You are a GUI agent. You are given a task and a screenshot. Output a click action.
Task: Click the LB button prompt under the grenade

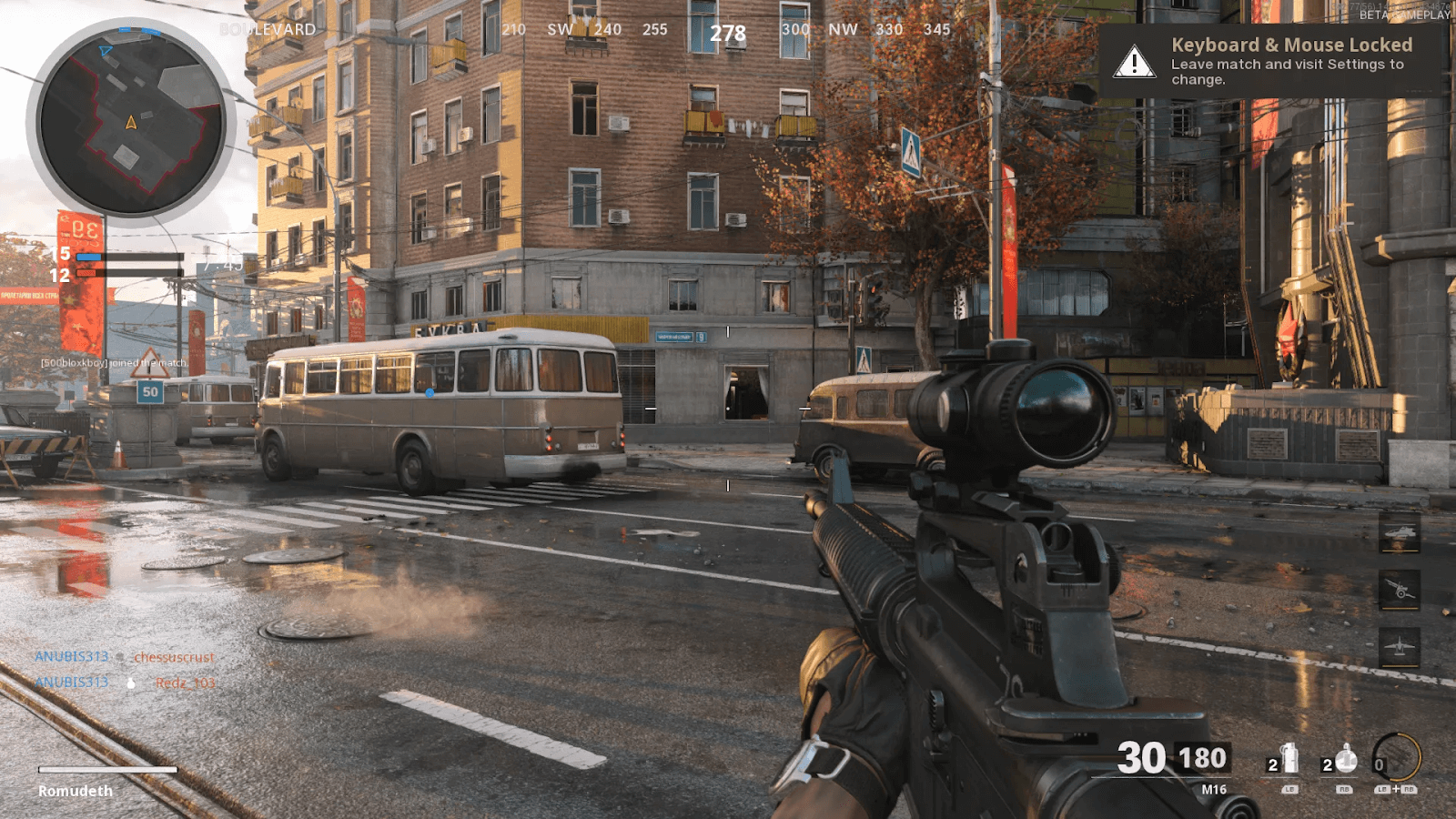[x=1291, y=789]
